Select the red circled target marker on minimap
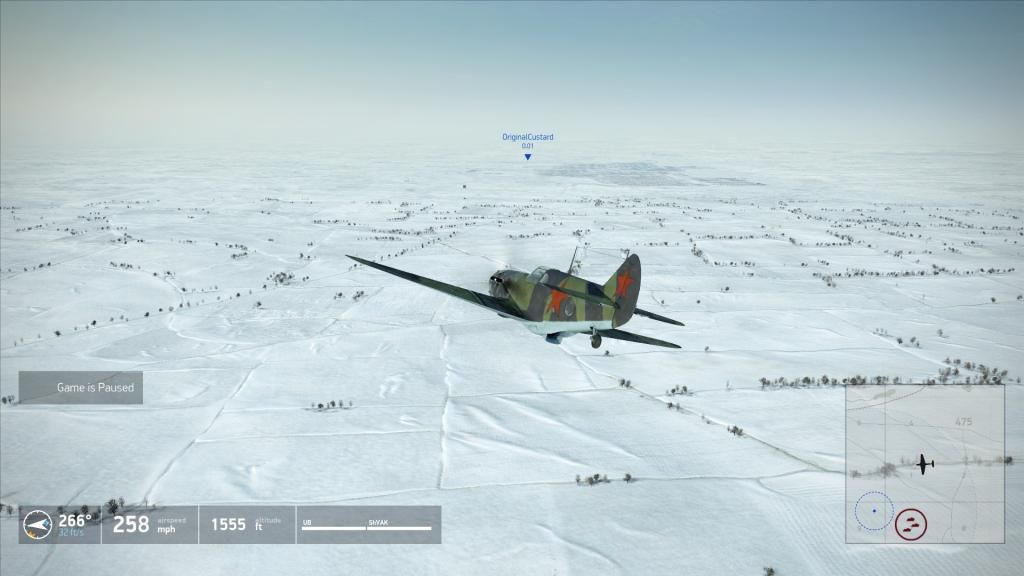The height and width of the screenshot is (576, 1024). pyautogui.click(x=910, y=522)
